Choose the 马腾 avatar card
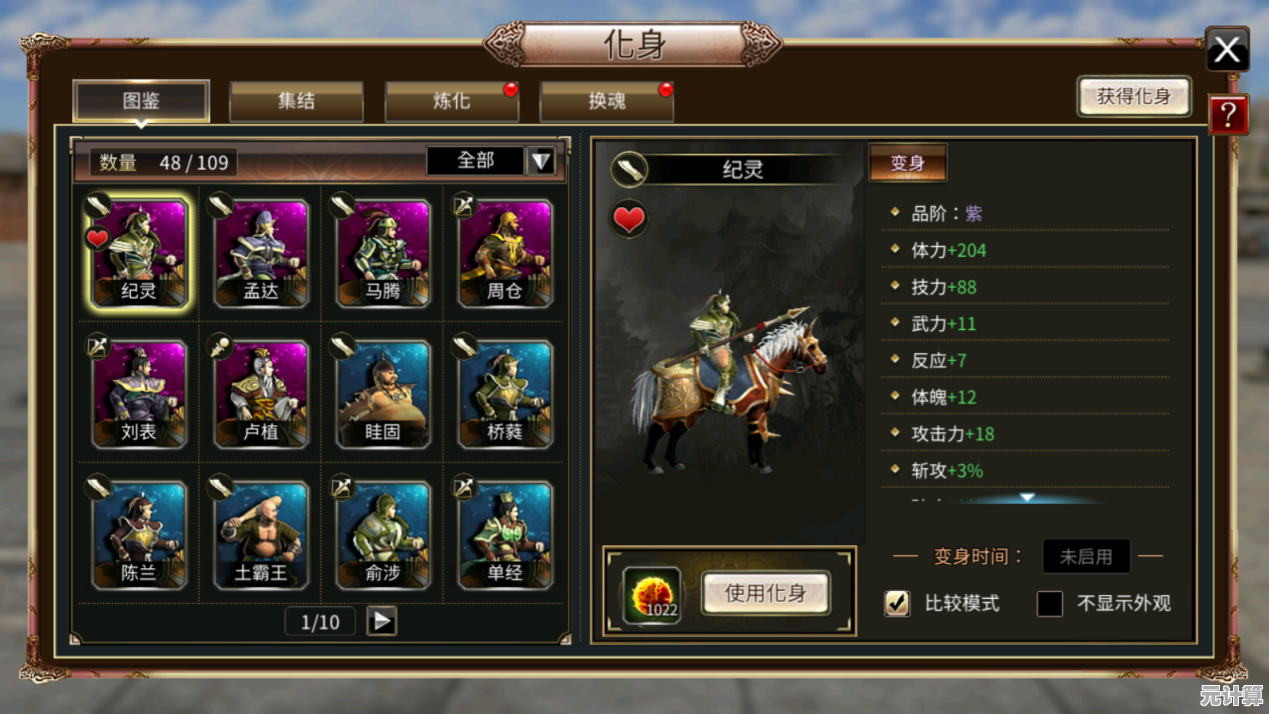The height and width of the screenshot is (714, 1269). tap(383, 252)
